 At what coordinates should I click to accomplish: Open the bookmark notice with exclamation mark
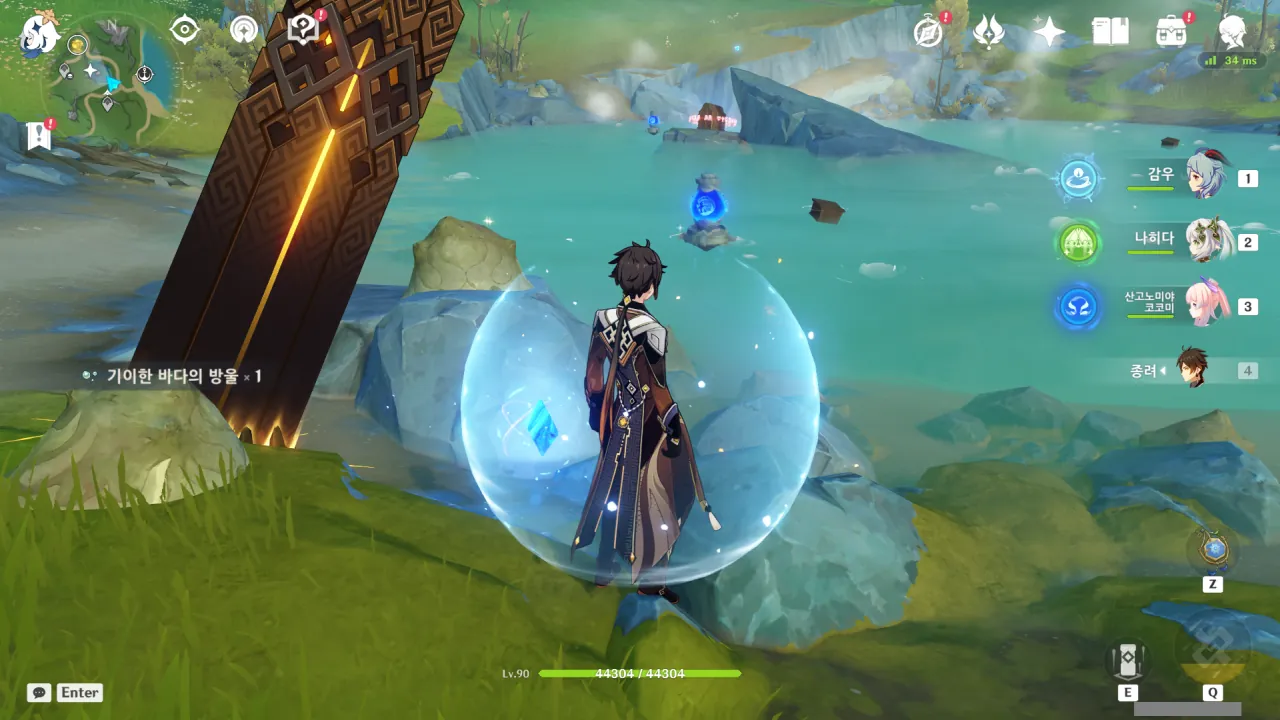(x=39, y=136)
